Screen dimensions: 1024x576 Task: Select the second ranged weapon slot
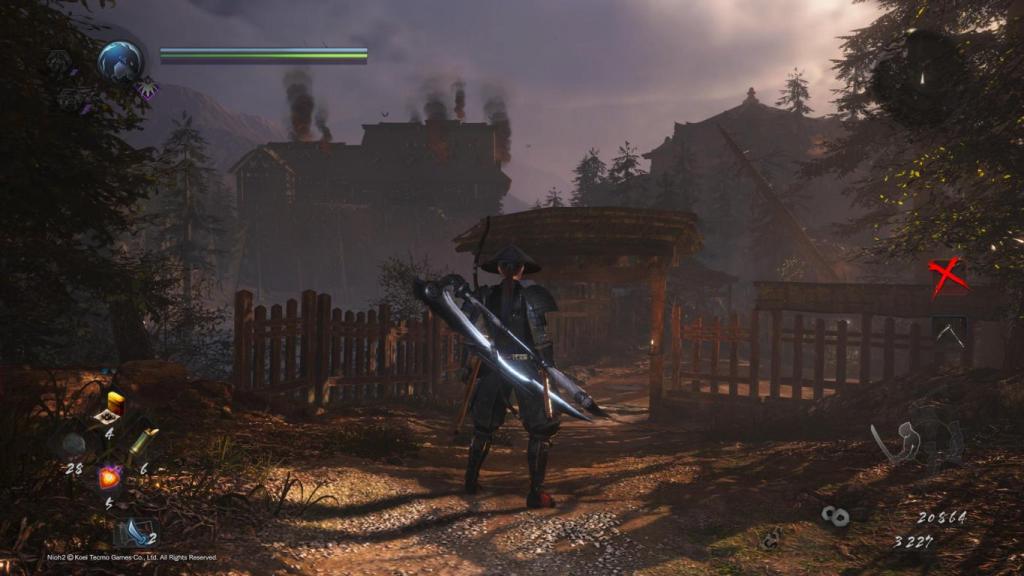949,331
